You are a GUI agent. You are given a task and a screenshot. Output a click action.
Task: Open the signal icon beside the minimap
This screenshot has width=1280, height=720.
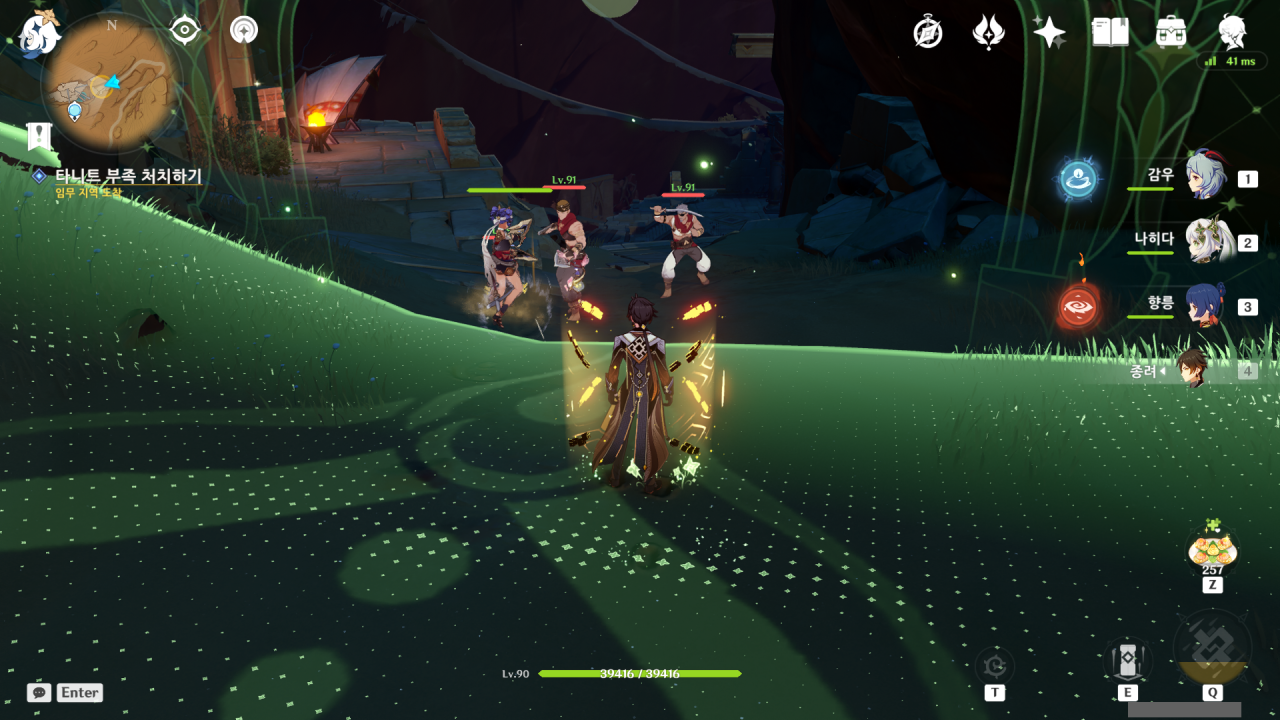(243, 30)
